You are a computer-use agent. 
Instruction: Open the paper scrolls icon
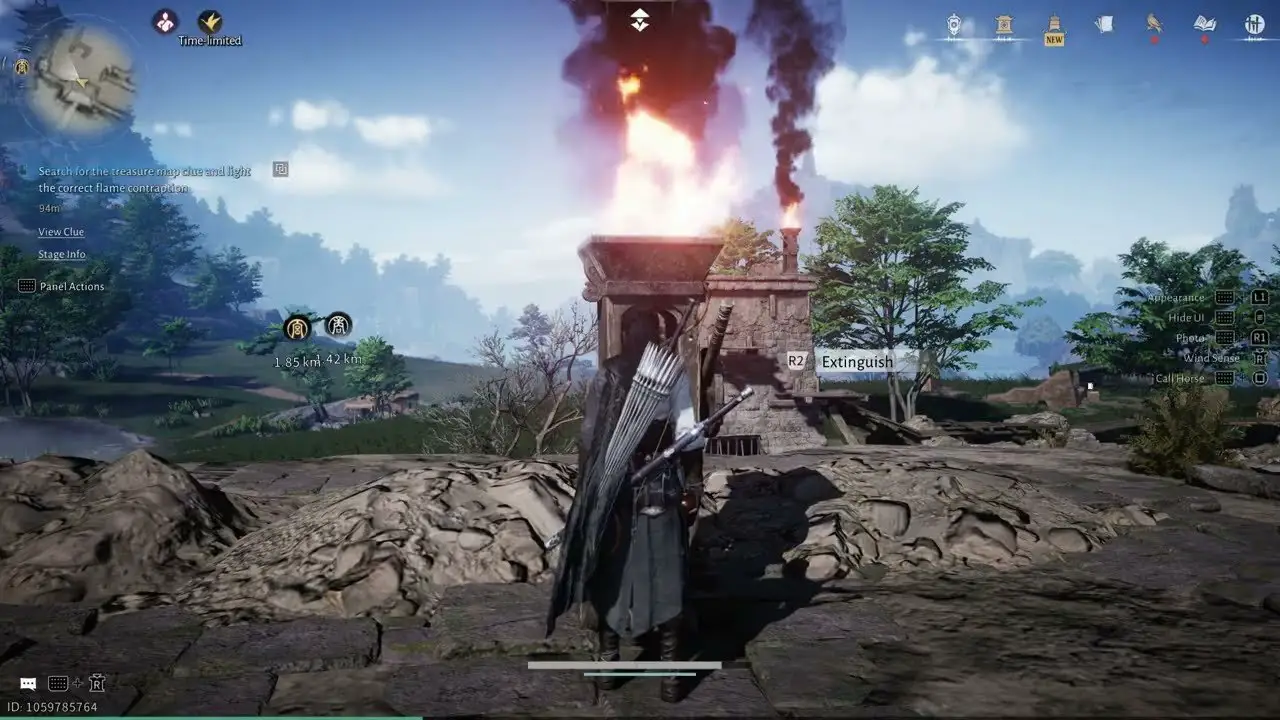1104,24
